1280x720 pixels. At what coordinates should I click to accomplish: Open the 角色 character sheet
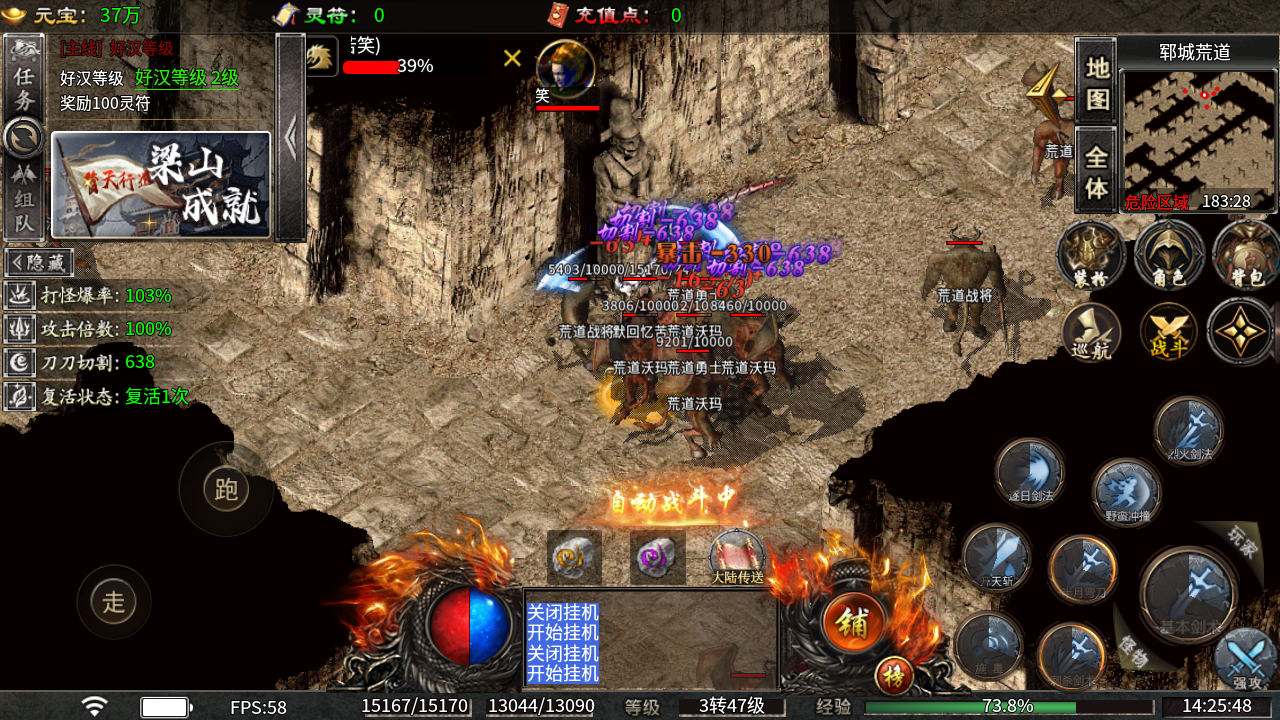1168,255
